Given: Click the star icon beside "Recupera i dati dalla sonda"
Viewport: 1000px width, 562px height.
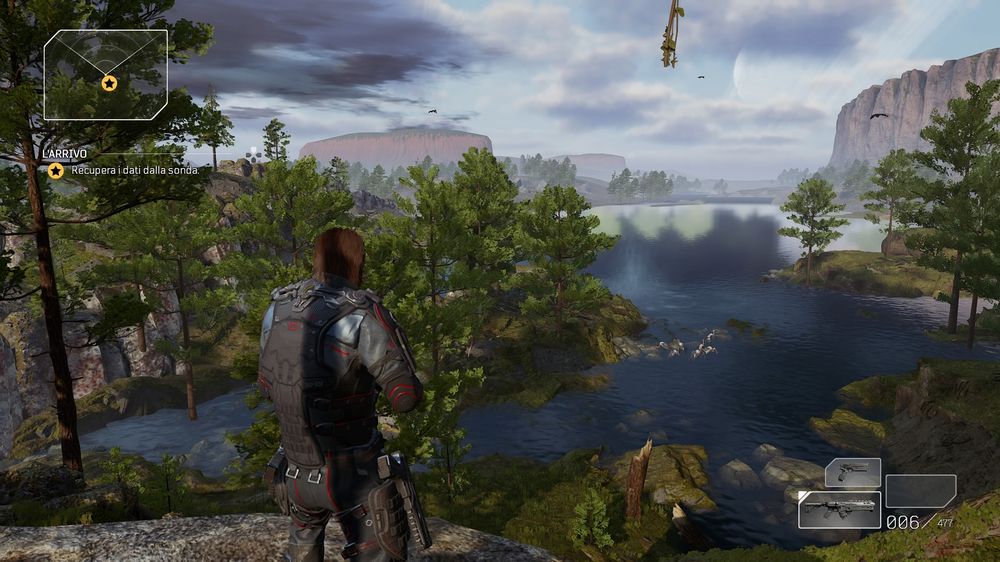Looking at the screenshot, I should coord(56,170).
